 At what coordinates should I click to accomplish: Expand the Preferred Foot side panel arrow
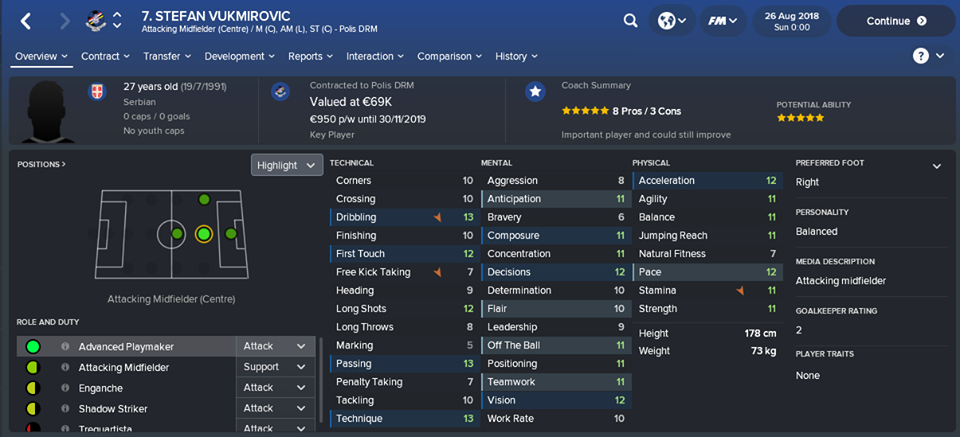pyautogui.click(x=937, y=166)
